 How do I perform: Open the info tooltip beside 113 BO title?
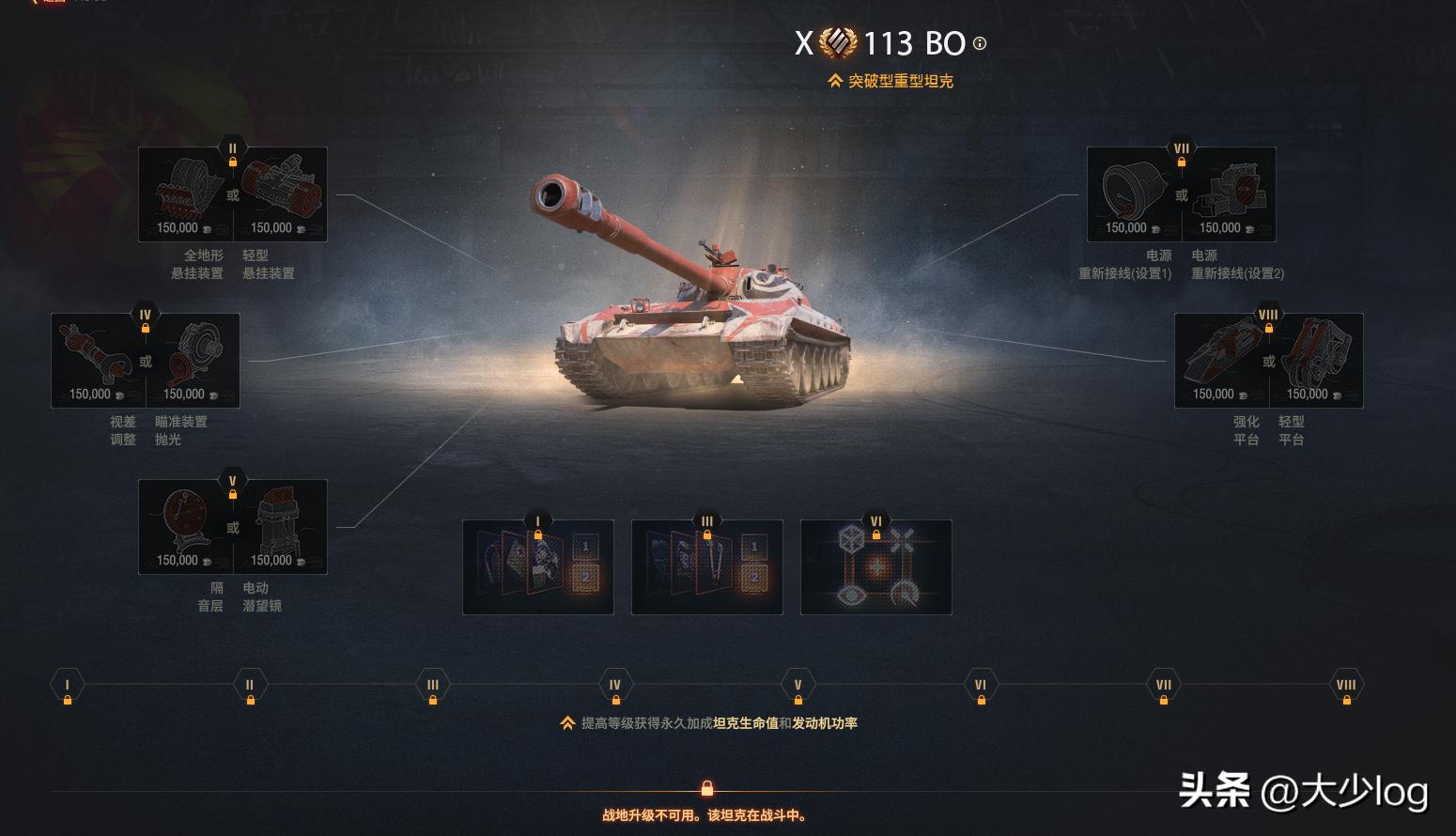[980, 43]
